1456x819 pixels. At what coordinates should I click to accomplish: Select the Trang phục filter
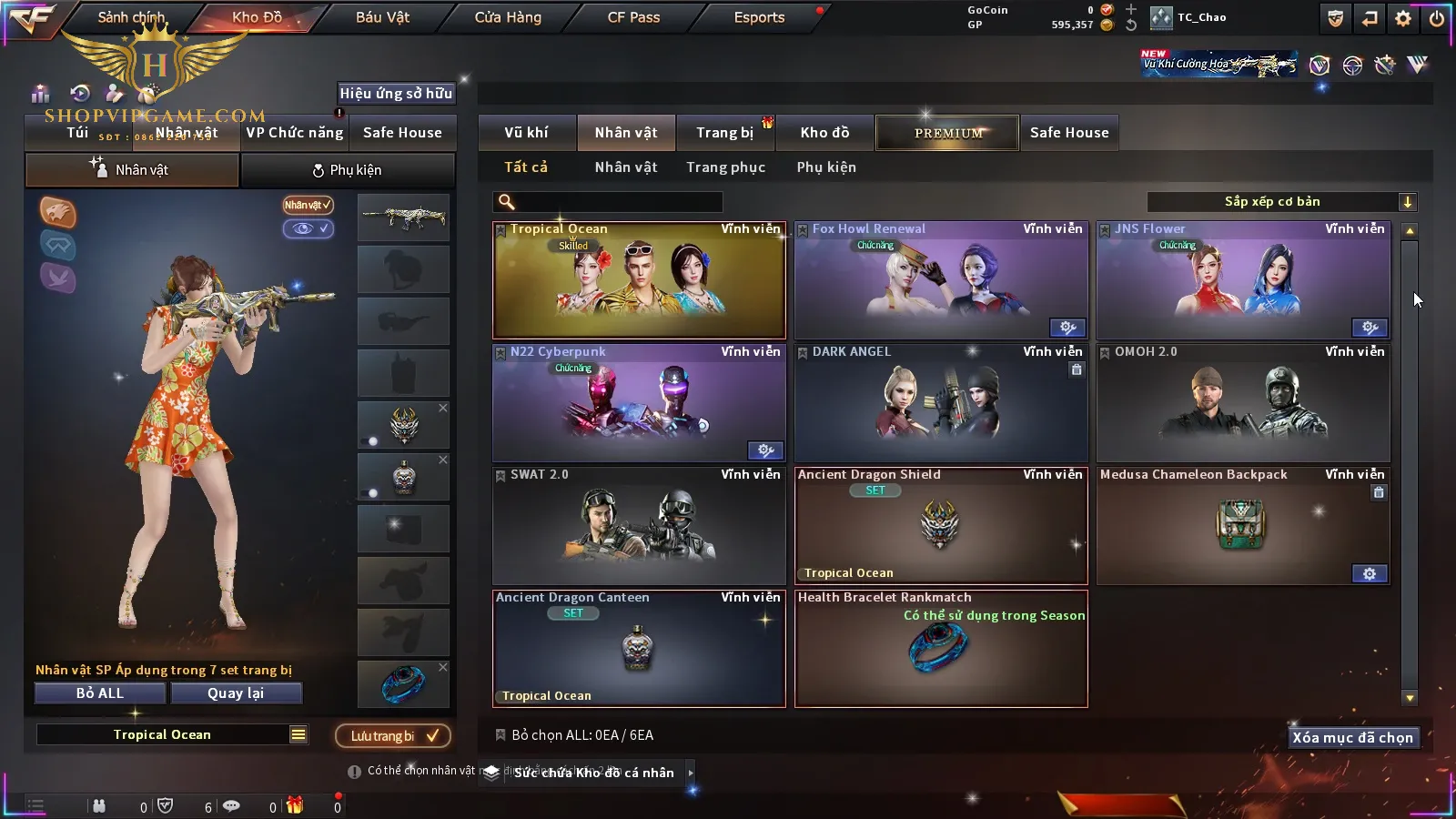tap(725, 167)
